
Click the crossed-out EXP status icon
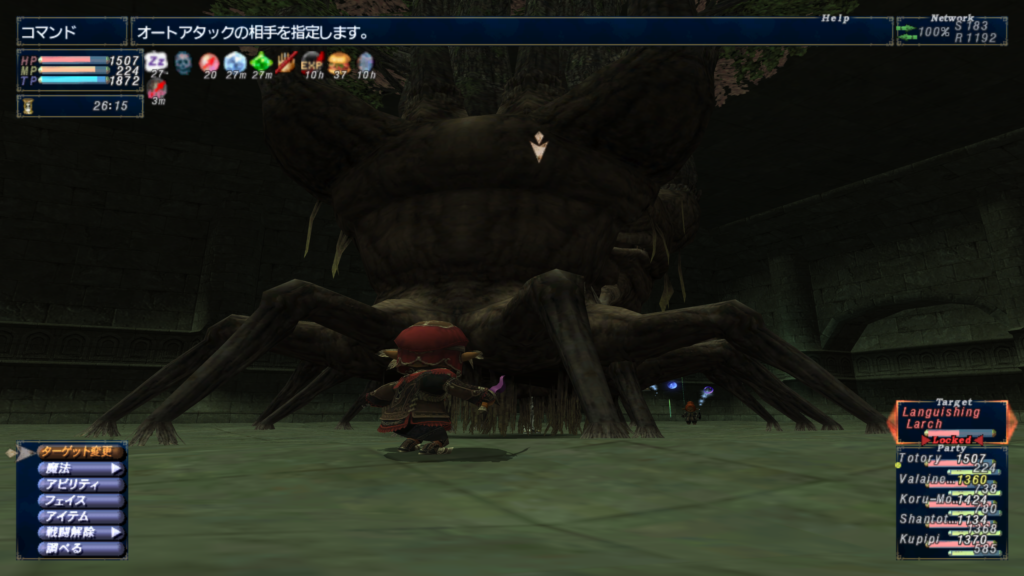312,62
